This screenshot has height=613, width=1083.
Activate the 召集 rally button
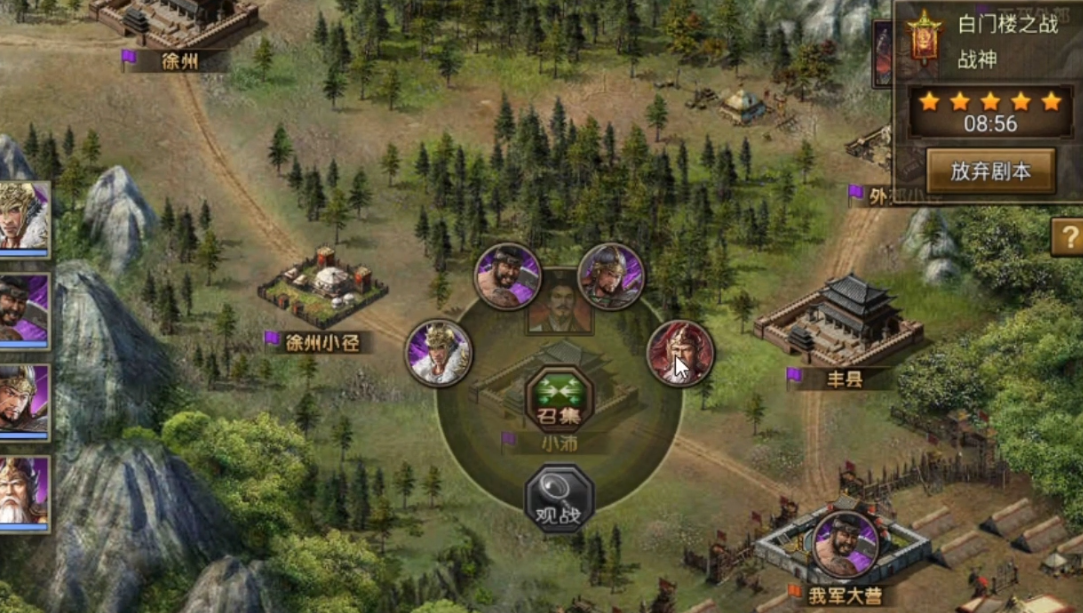pos(559,399)
